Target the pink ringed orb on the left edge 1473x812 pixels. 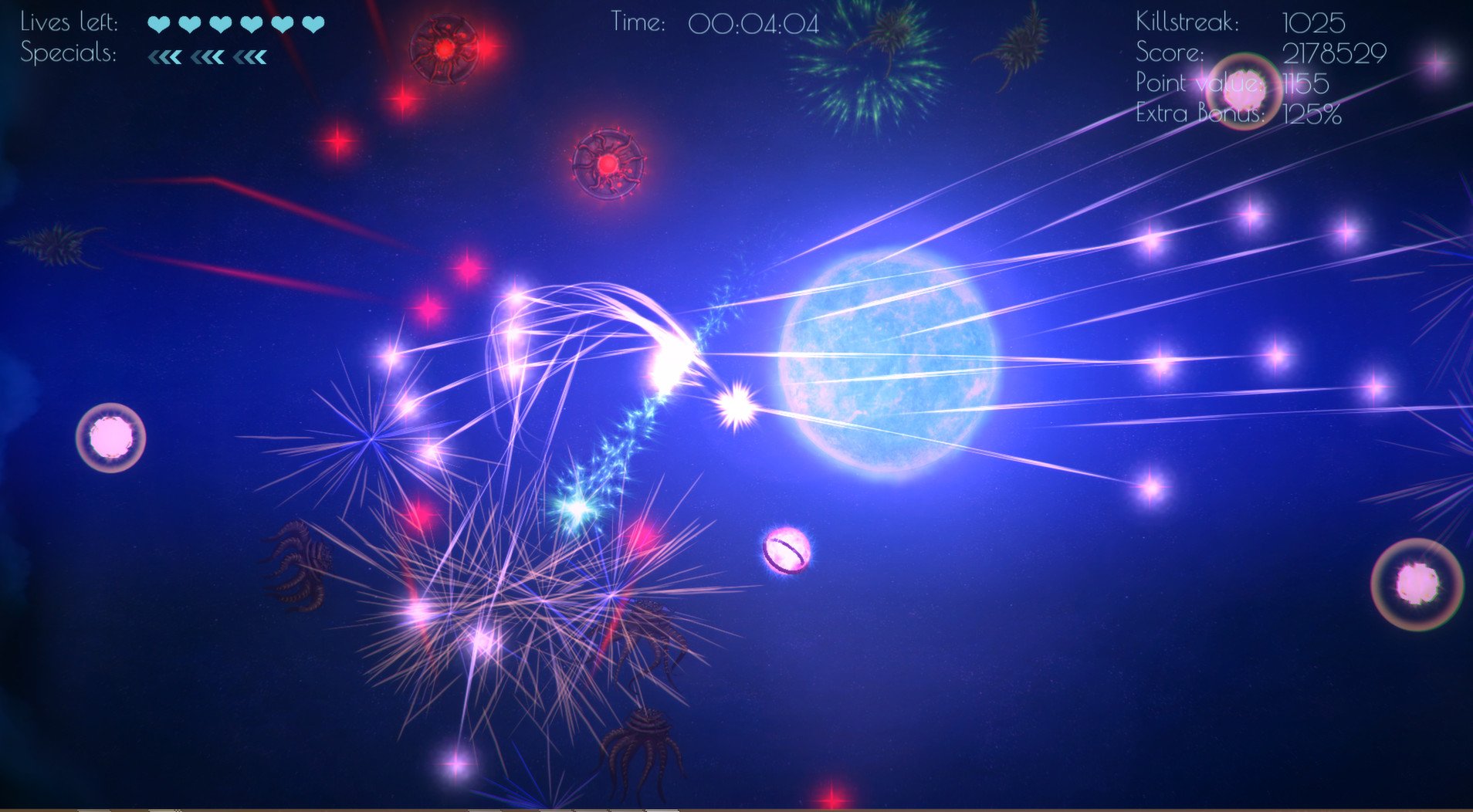pos(113,438)
